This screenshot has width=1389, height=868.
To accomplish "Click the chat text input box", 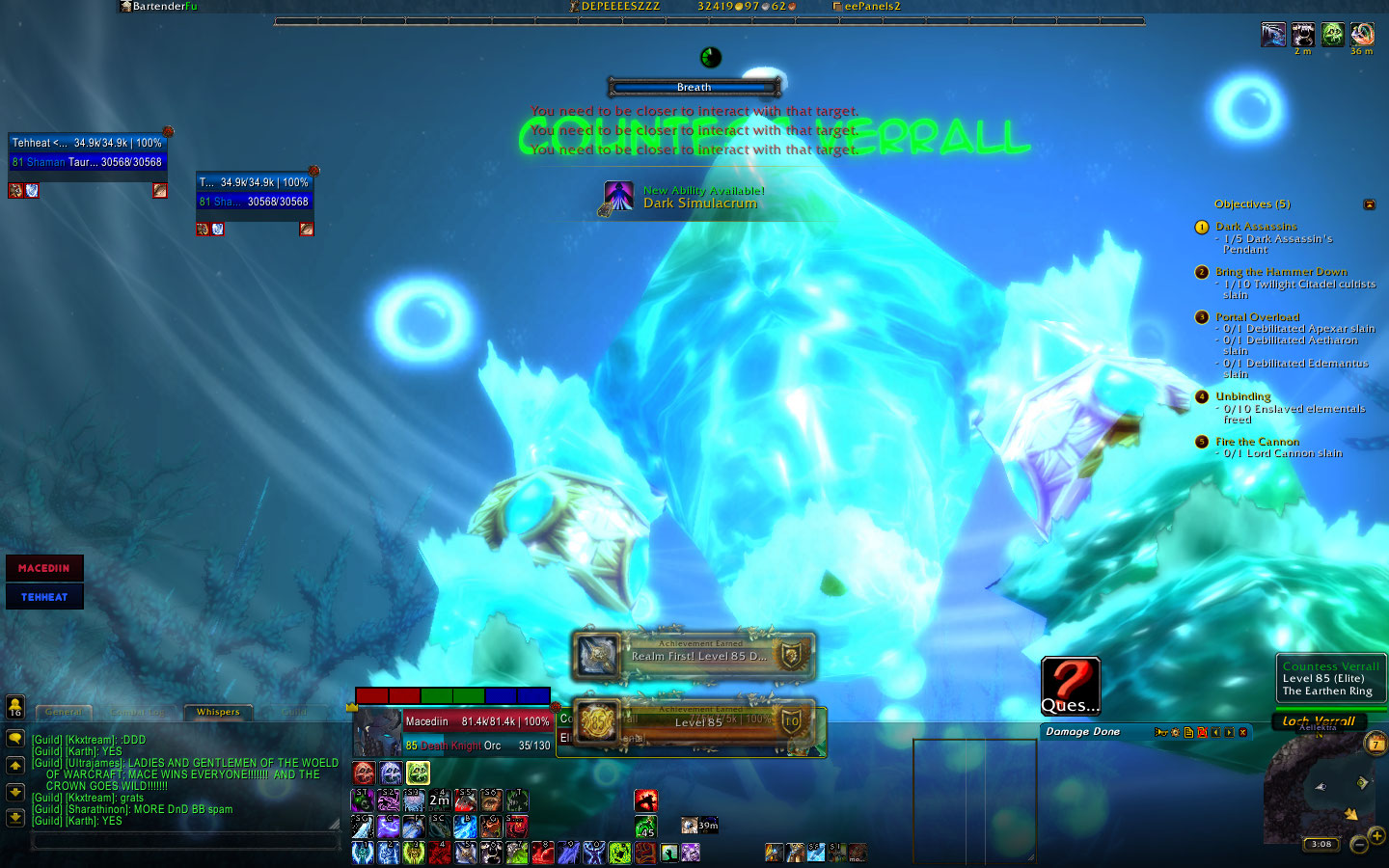I will click(x=185, y=841).
